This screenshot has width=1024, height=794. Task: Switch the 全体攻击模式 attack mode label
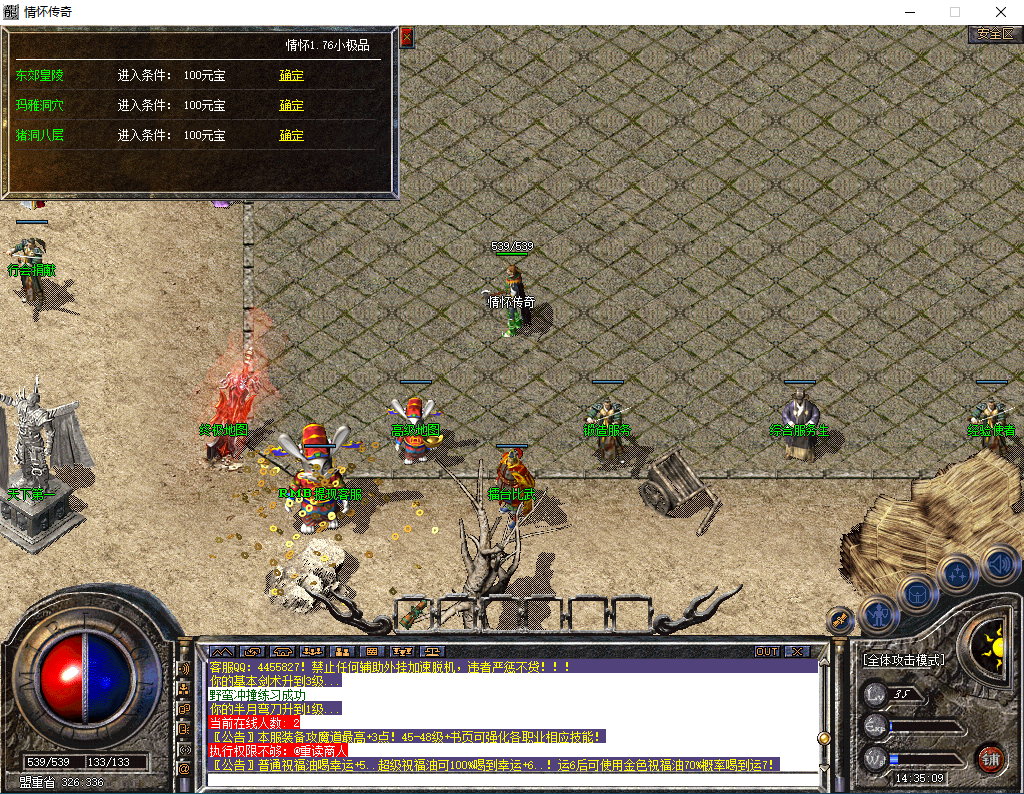click(904, 660)
